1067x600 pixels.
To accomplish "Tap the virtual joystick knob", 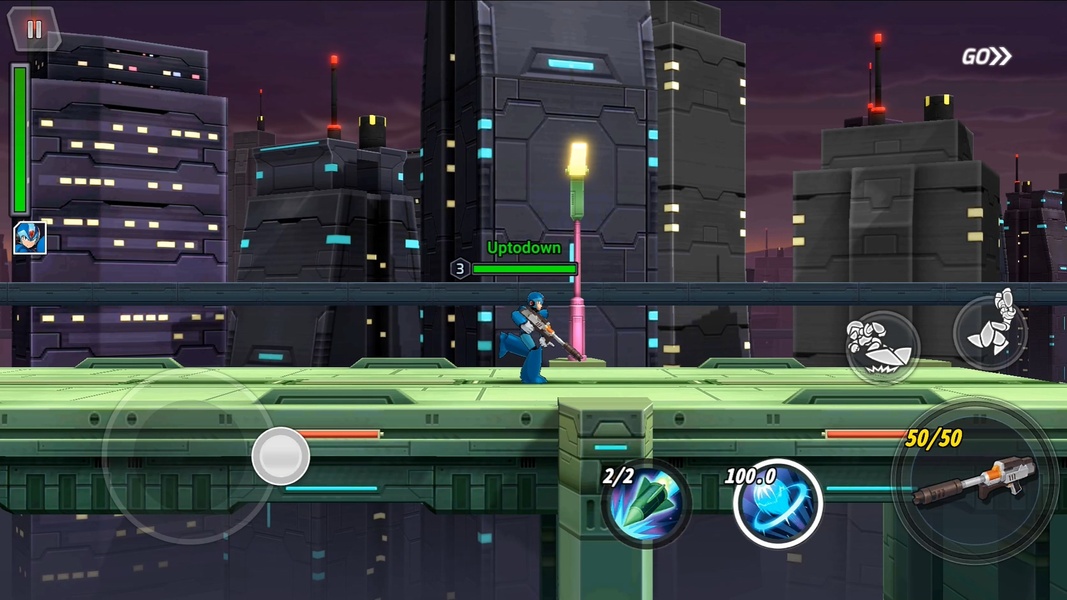I will tap(281, 456).
